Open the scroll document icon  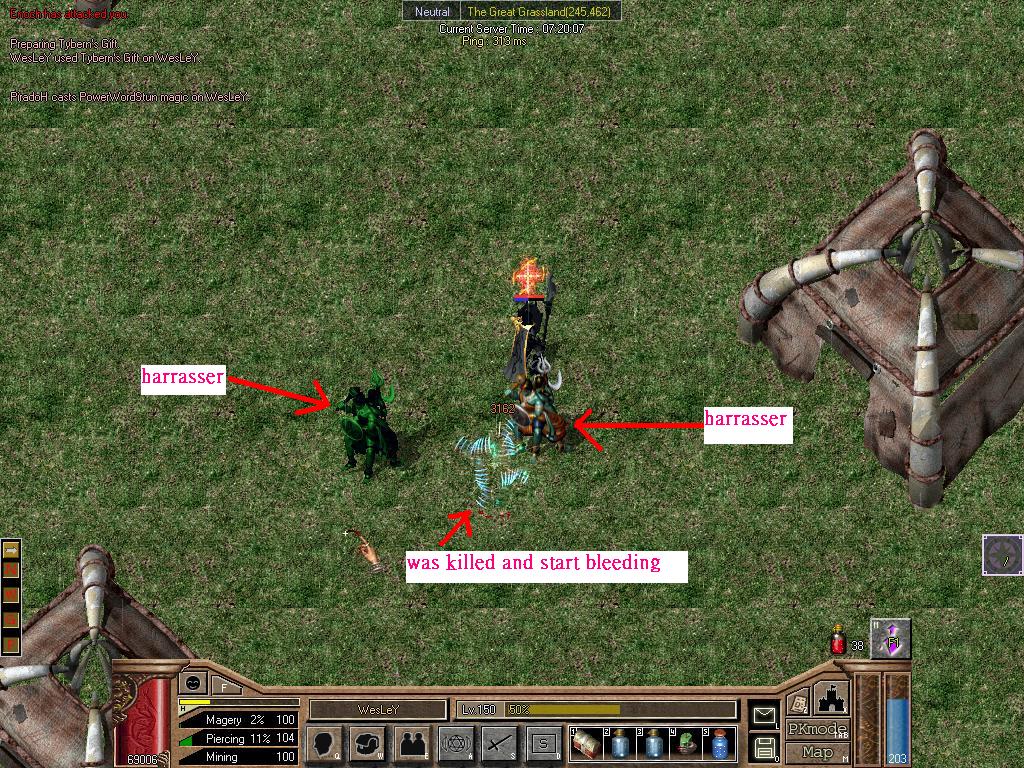click(797, 701)
